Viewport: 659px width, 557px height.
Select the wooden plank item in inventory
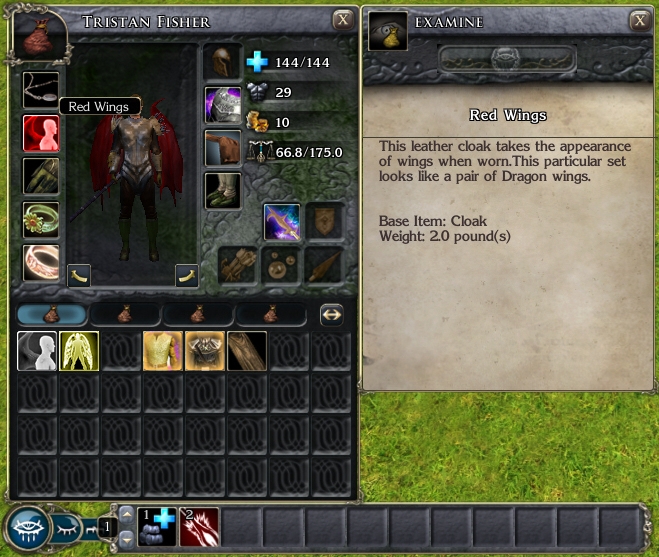click(246, 351)
